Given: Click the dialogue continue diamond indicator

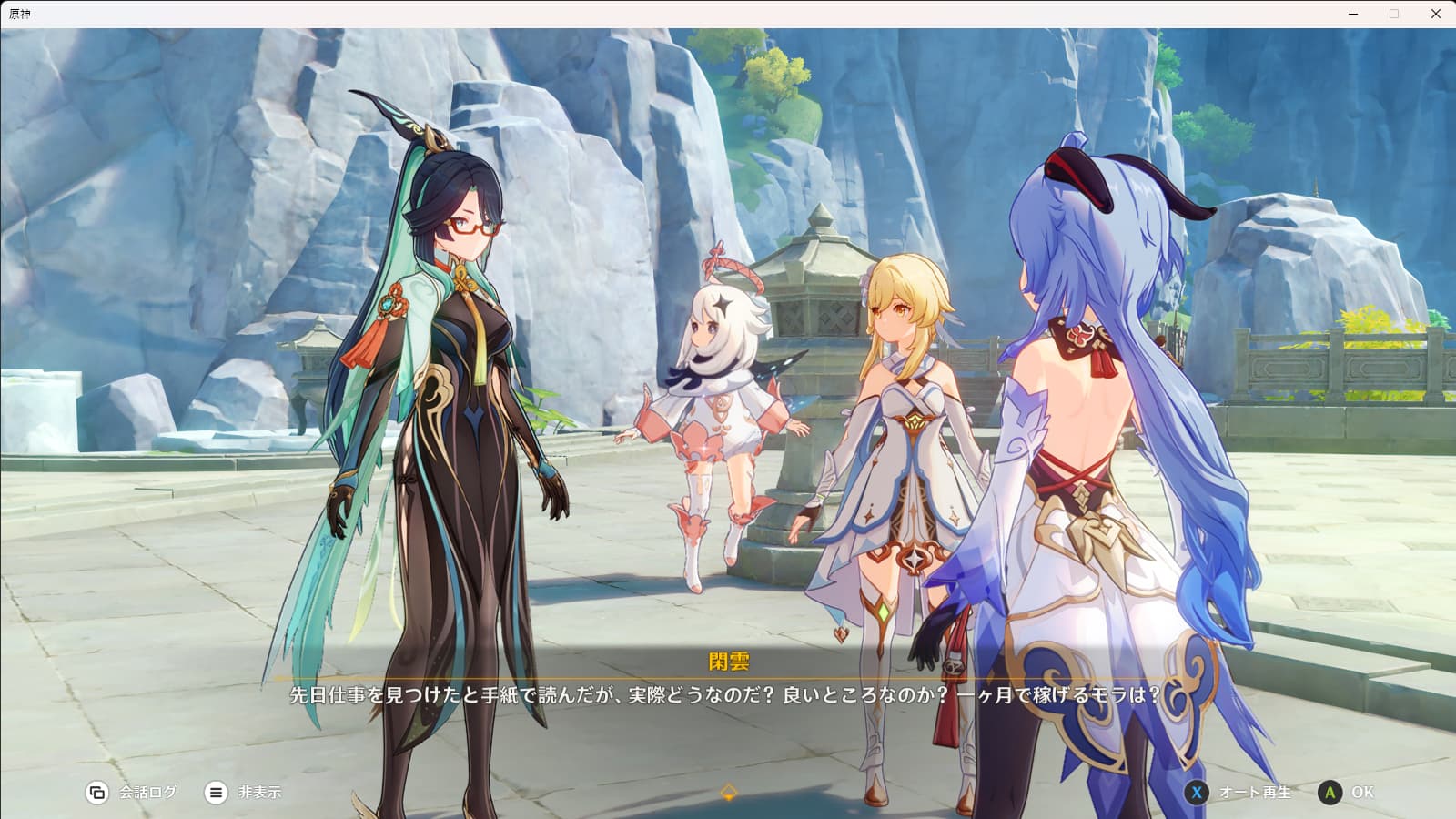Looking at the screenshot, I should (x=728, y=792).
